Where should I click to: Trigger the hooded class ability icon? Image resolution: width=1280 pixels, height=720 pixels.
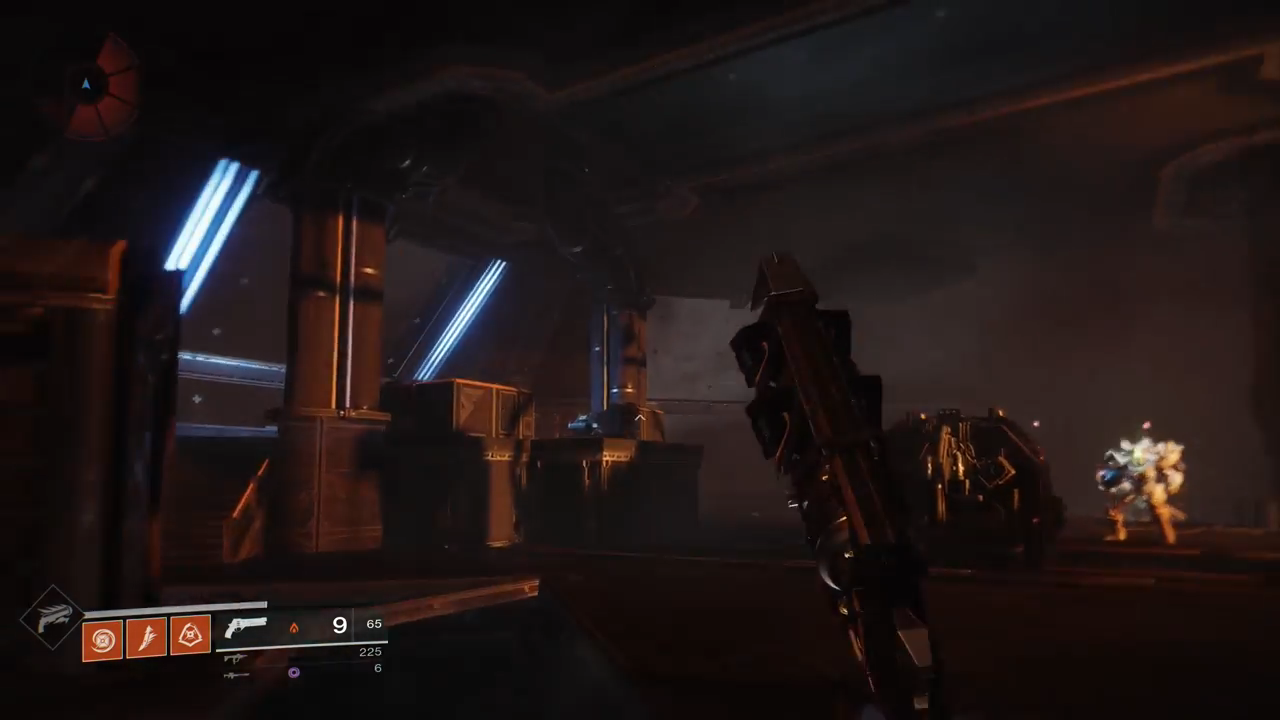[x=190, y=636]
